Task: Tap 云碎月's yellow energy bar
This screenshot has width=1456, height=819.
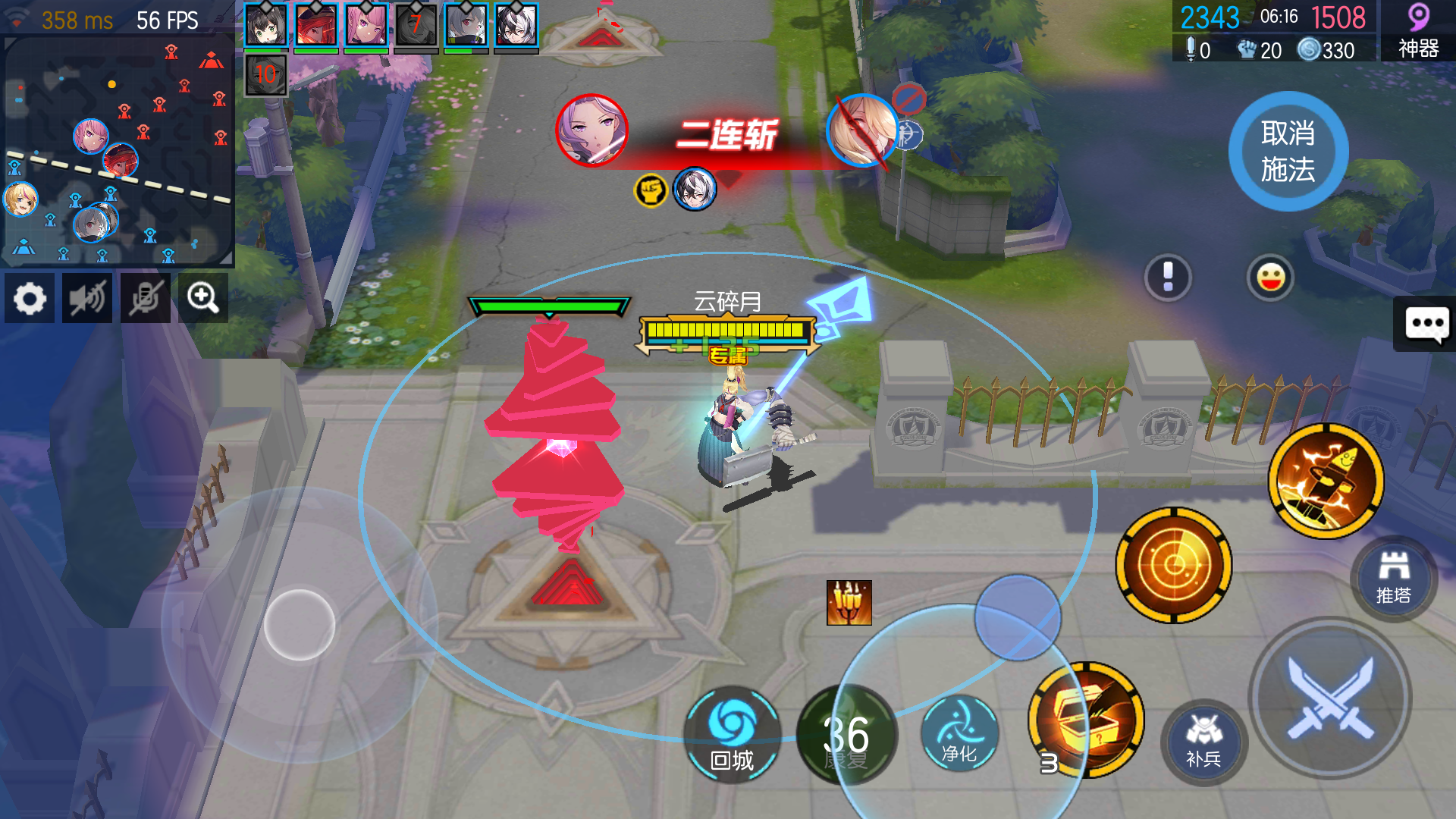Action: point(724,331)
